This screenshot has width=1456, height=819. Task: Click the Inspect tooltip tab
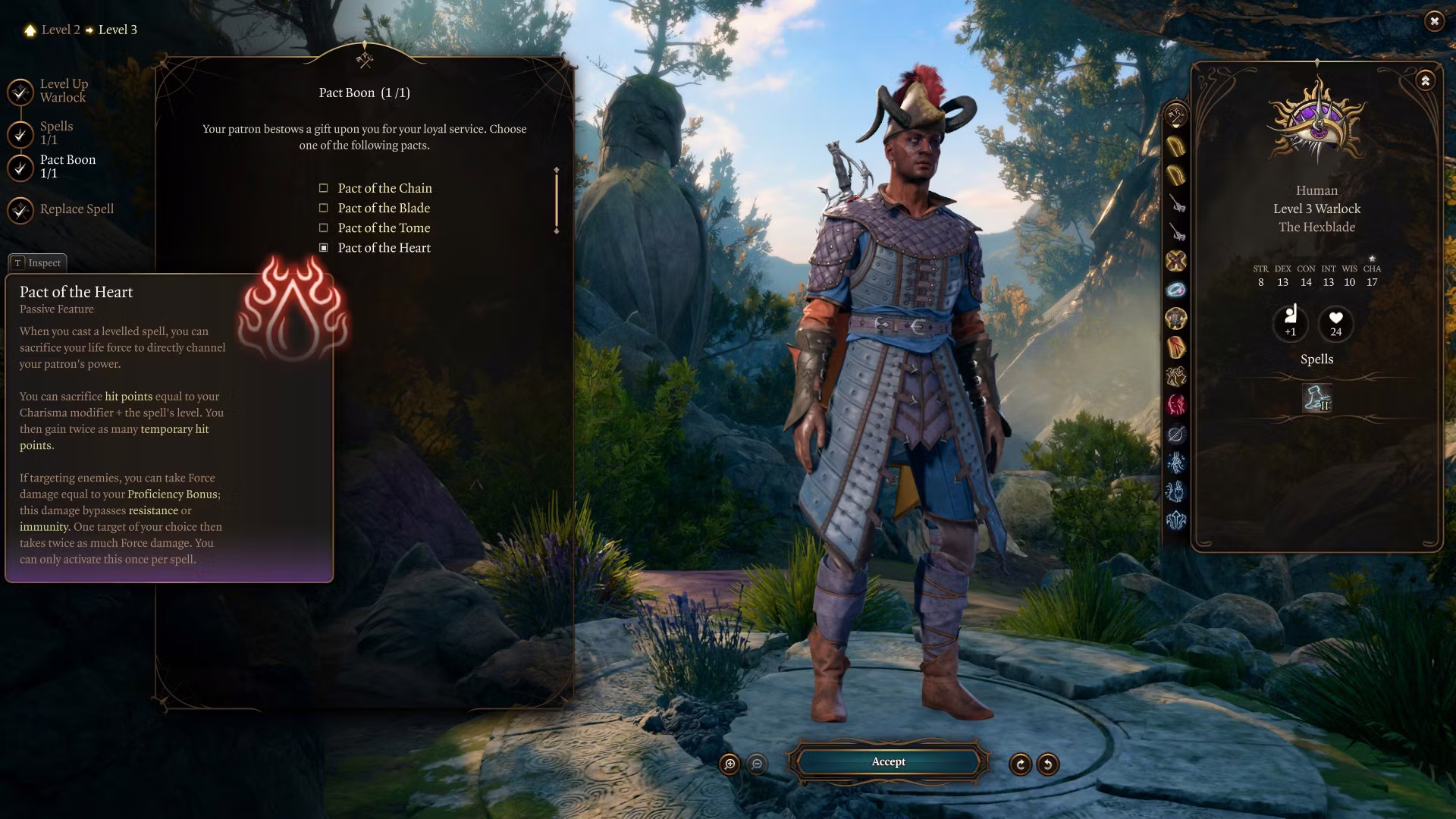[x=38, y=263]
